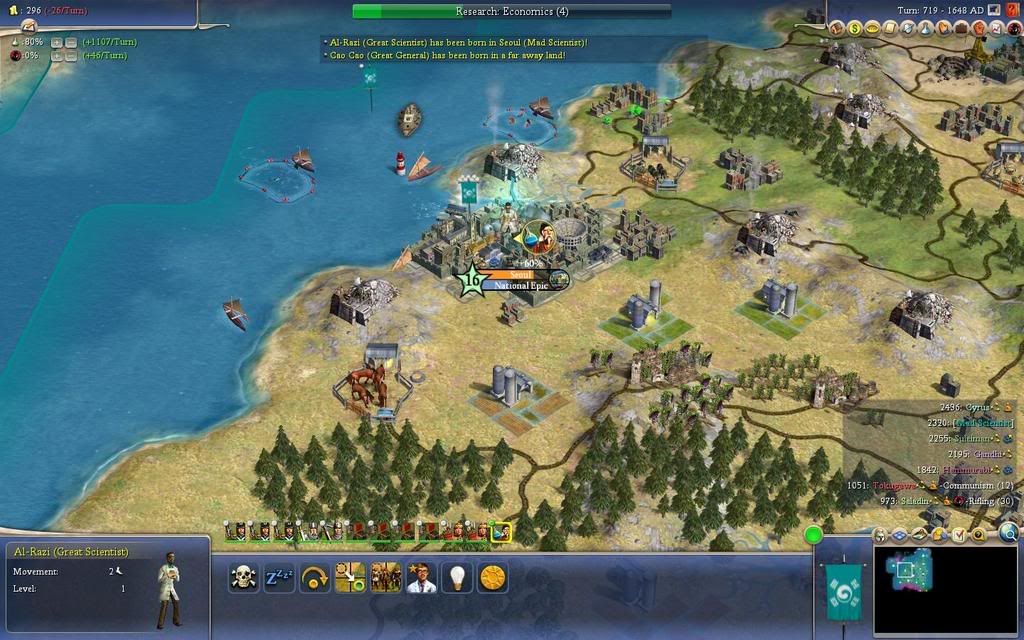This screenshot has width=1024, height=640.
Task: Select the highlighted Great Scientist unit portrait
Action: pyautogui.click(x=501, y=532)
